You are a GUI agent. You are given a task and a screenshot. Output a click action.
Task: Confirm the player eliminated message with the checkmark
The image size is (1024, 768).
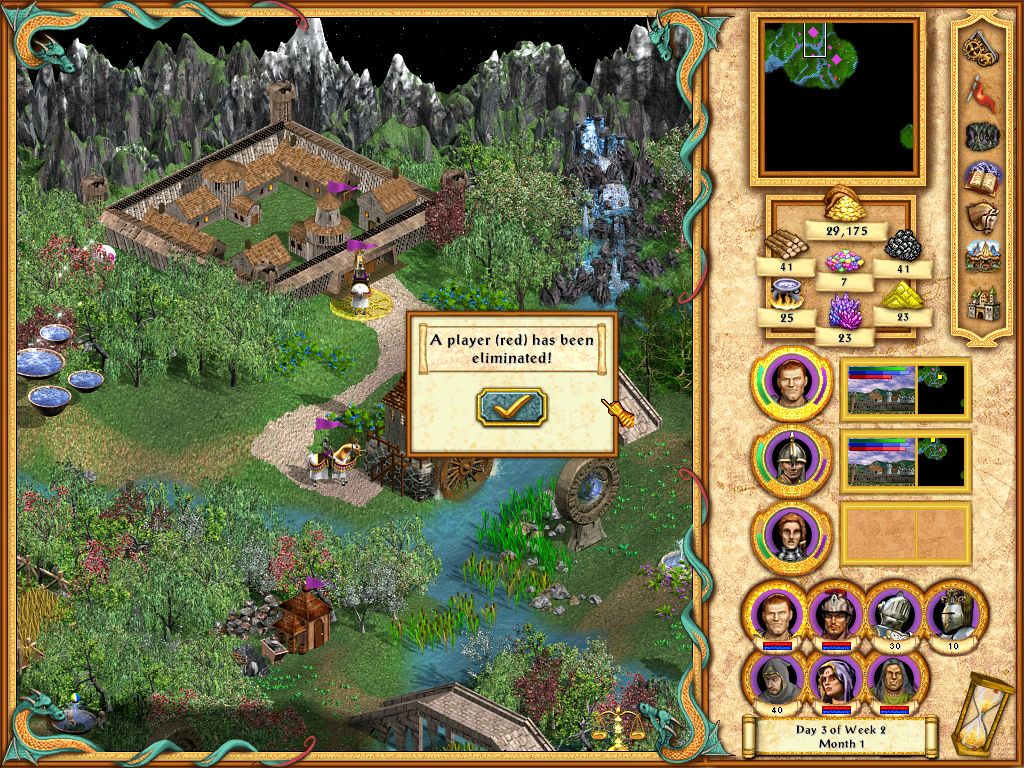(x=512, y=406)
